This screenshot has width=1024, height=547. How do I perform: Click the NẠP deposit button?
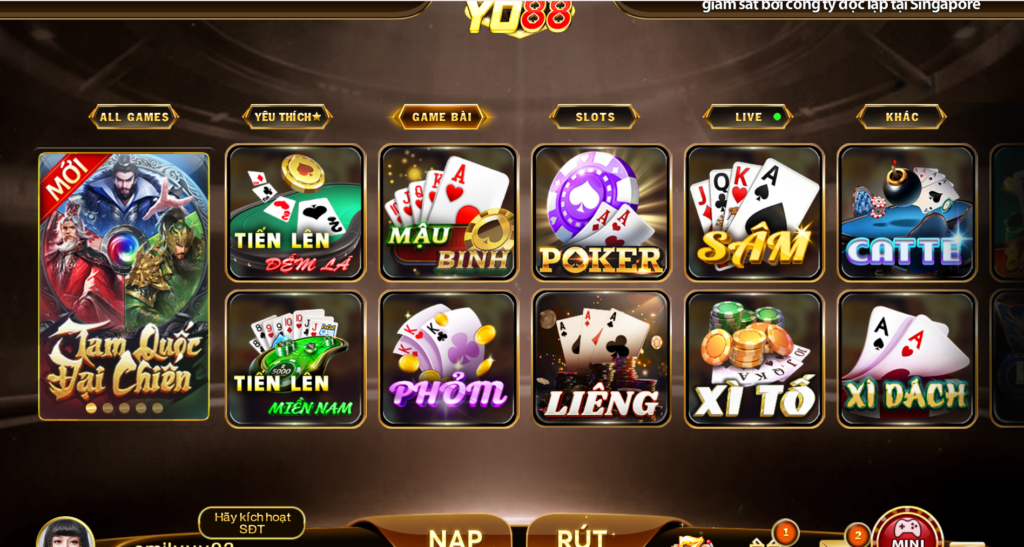click(x=455, y=535)
